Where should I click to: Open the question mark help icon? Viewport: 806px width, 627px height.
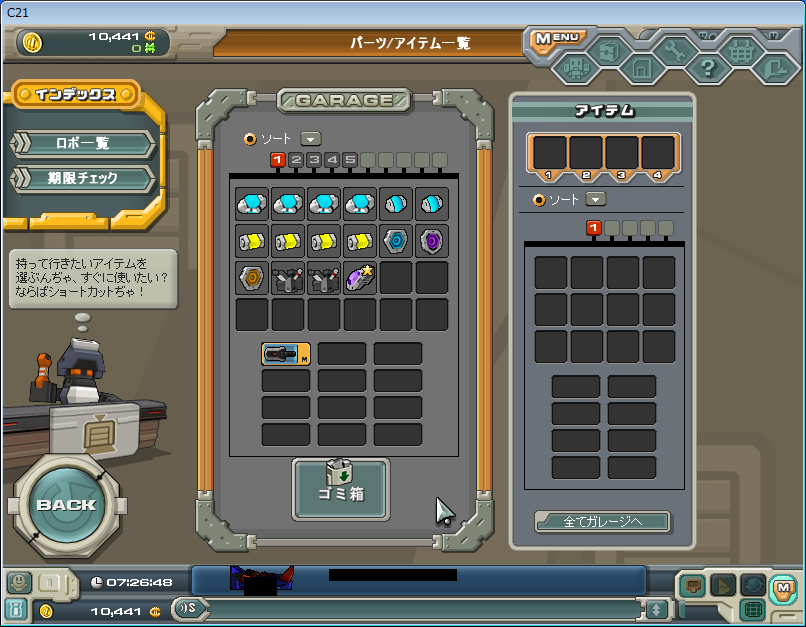point(707,68)
